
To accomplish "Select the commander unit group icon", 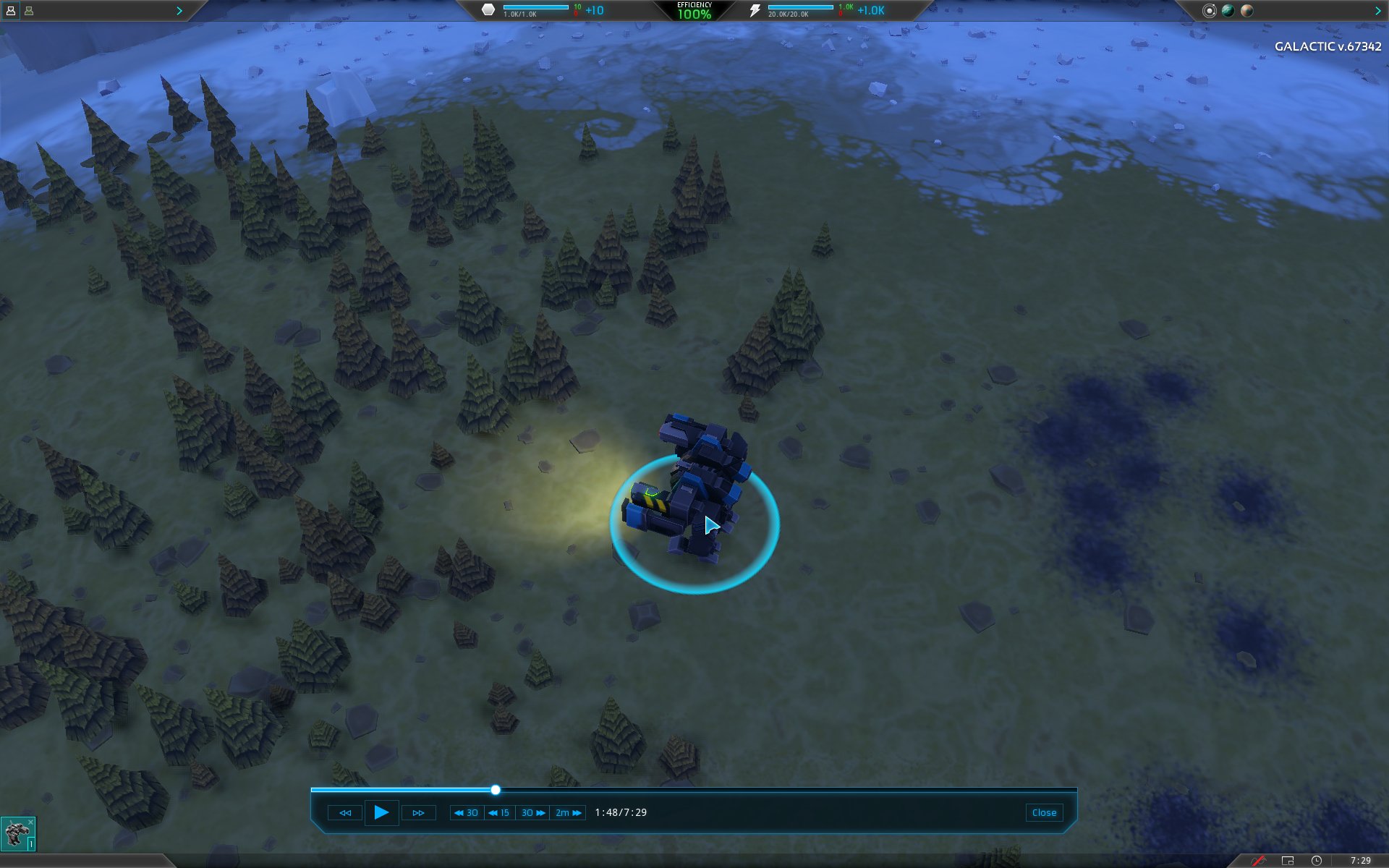I will point(17,834).
